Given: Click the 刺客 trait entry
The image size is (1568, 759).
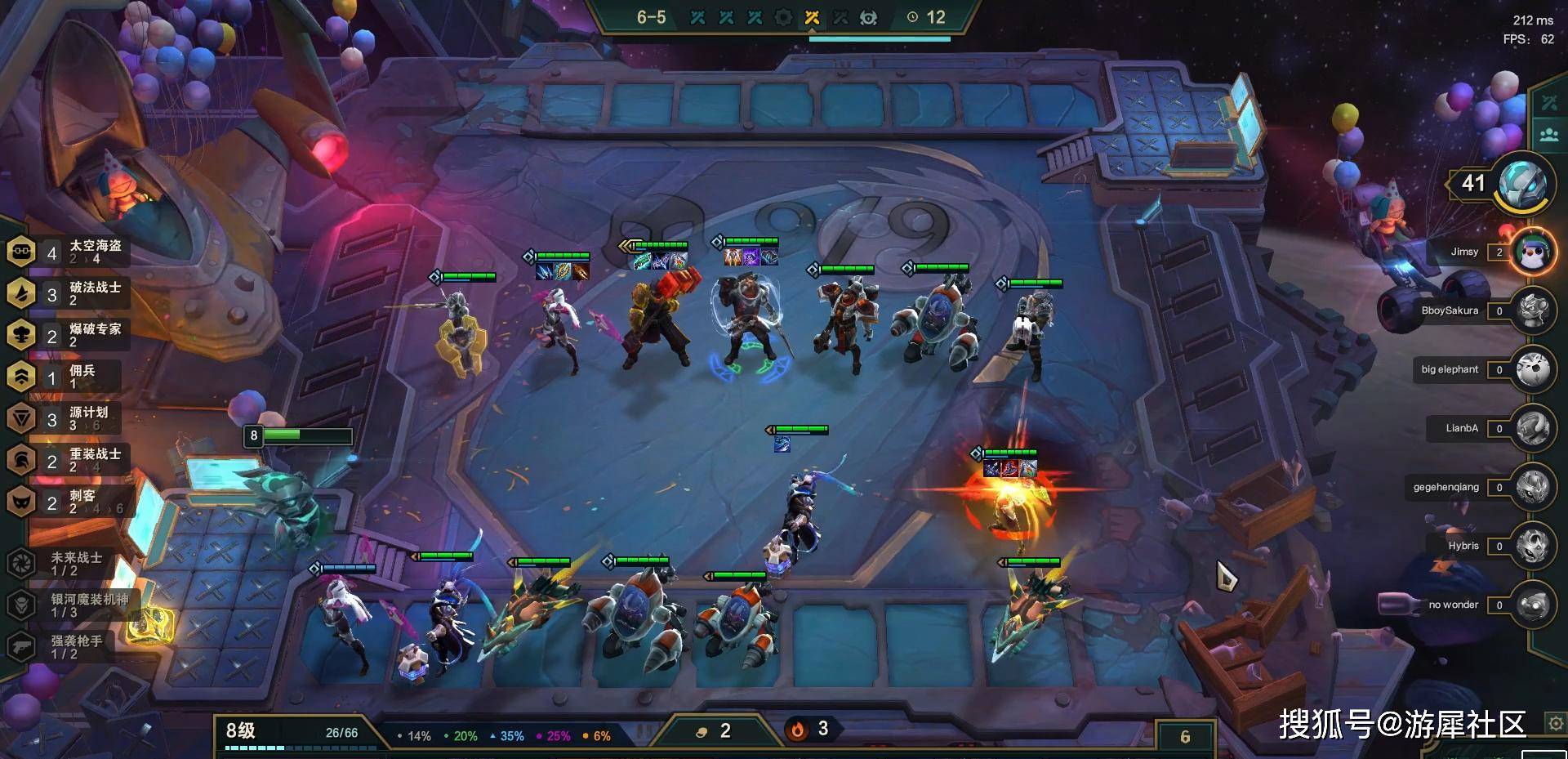Looking at the screenshot, I should pyautogui.click(x=69, y=502).
